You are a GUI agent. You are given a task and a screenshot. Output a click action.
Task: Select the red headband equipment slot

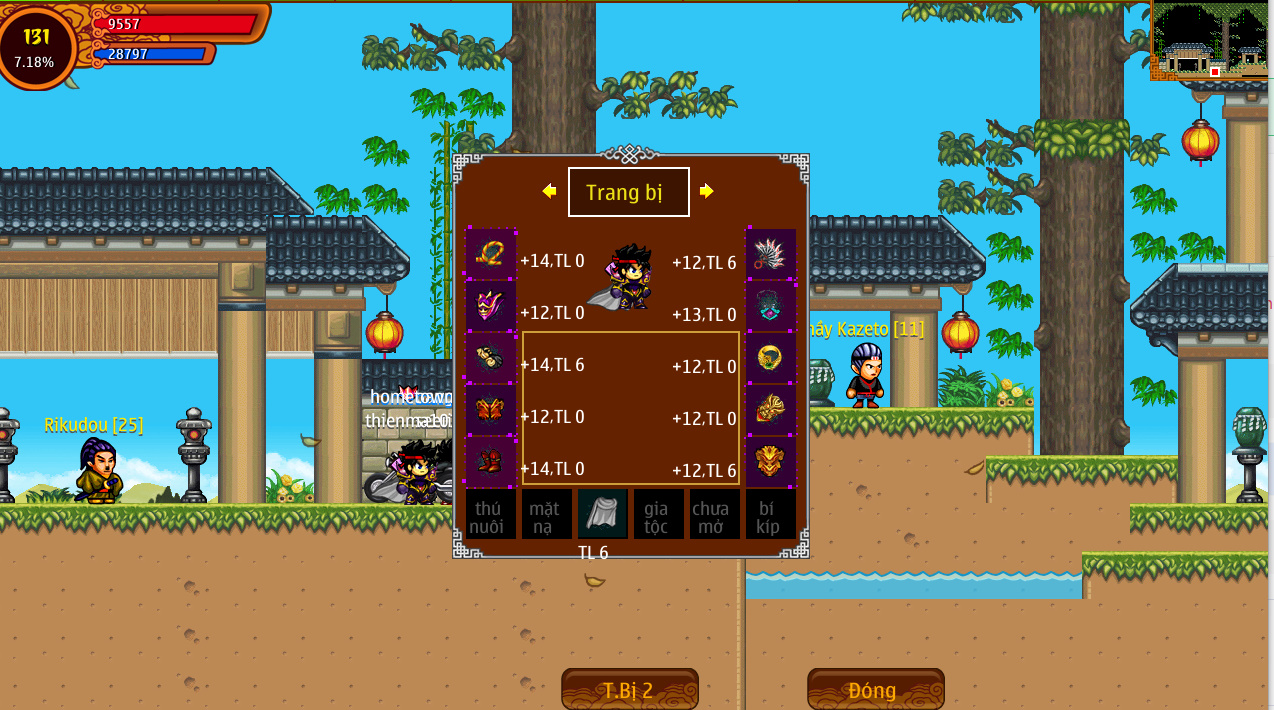click(491, 254)
